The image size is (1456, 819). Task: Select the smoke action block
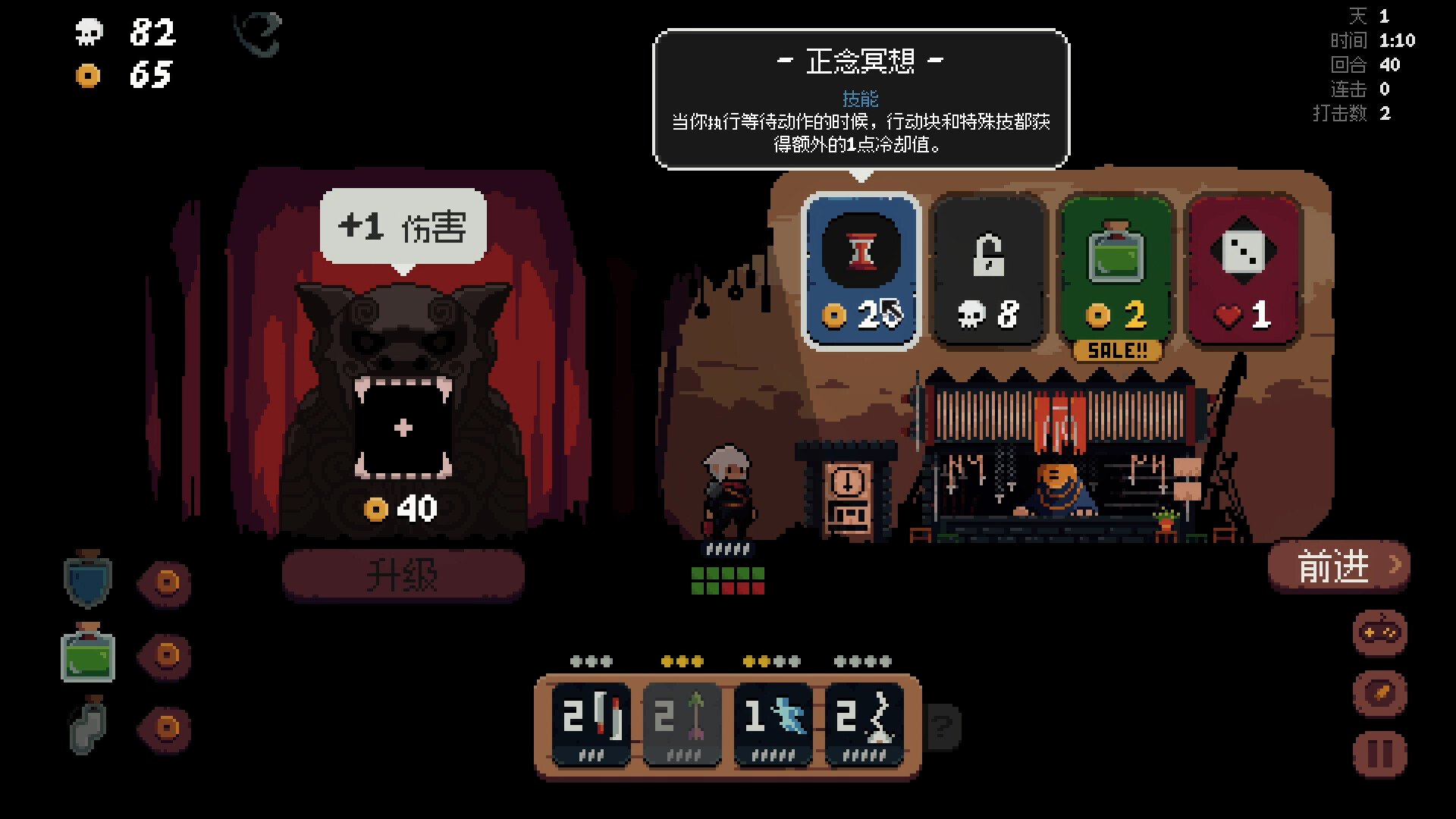click(864, 720)
